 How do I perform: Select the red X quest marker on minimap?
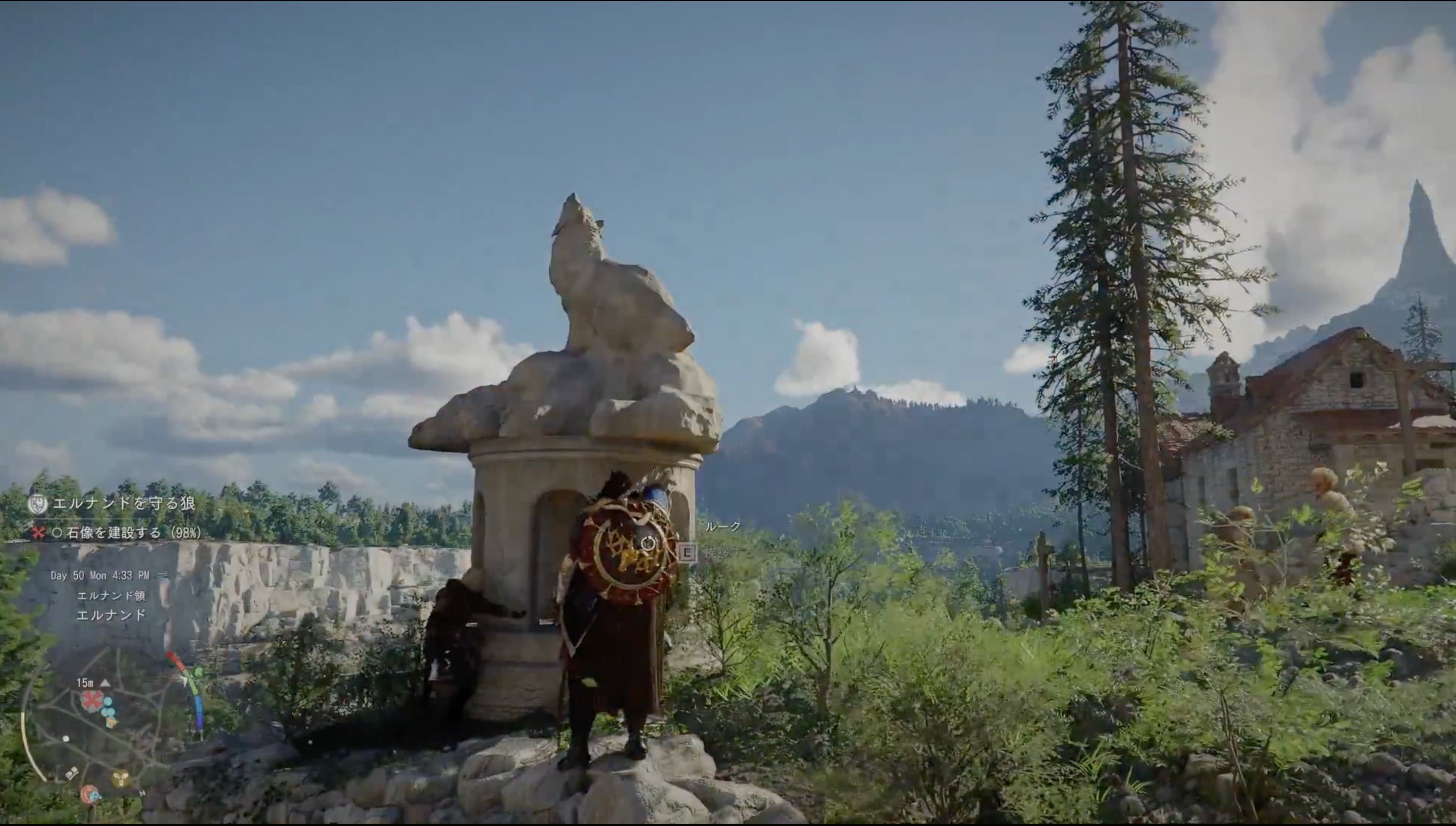(90, 701)
